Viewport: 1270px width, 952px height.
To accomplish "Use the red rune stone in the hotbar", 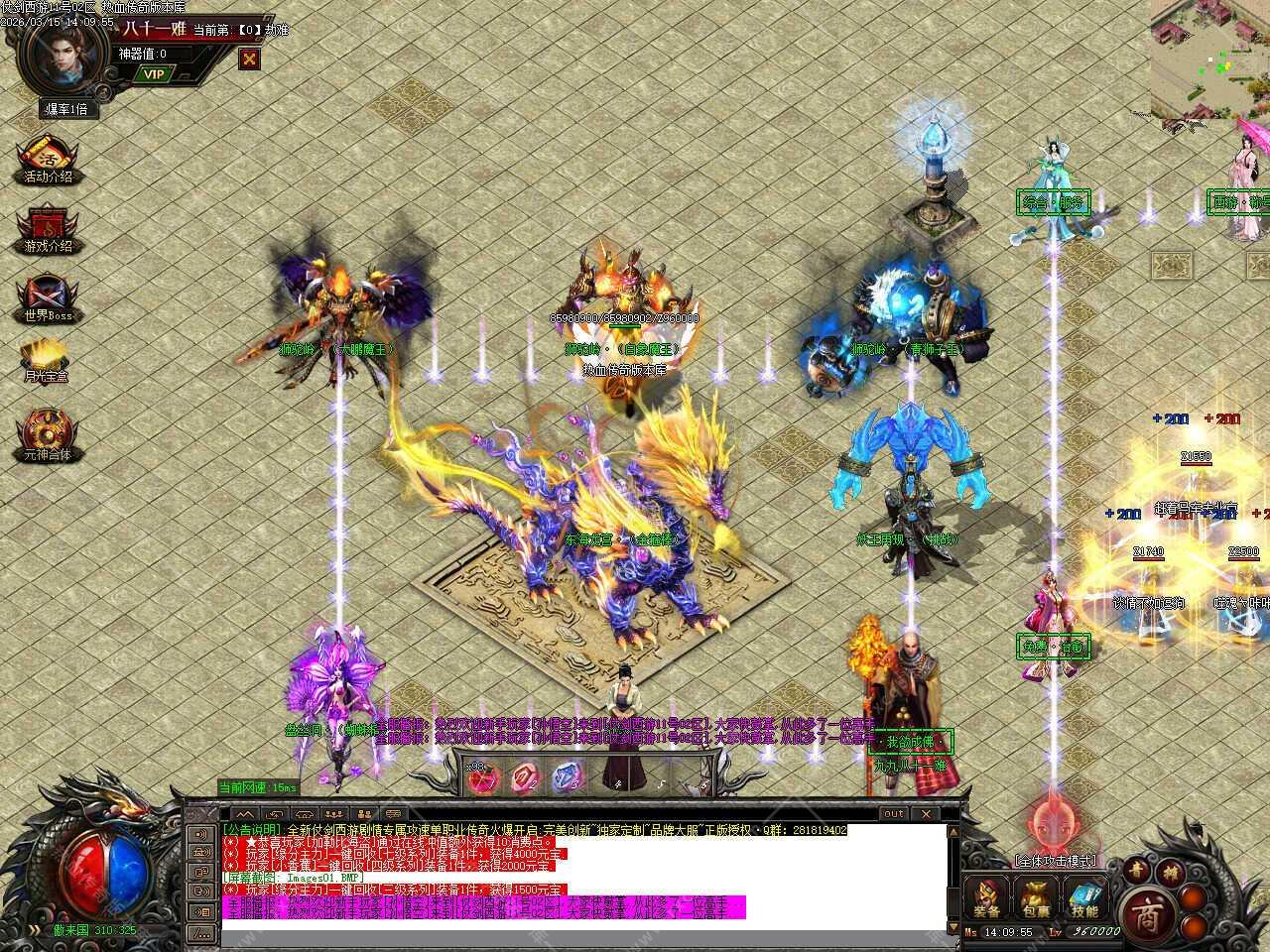I will [525, 777].
